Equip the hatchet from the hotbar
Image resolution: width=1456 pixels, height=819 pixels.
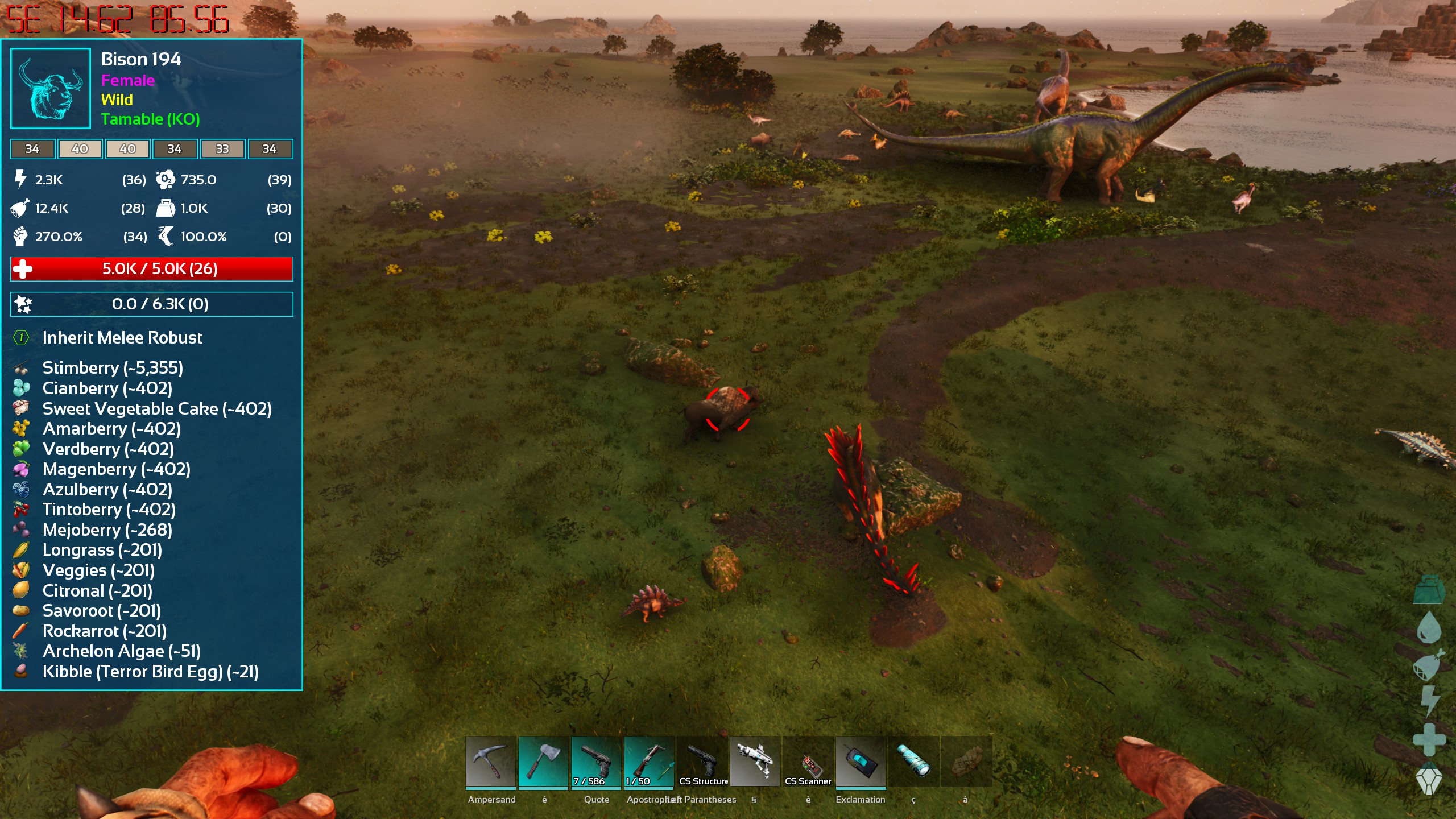coord(543,761)
